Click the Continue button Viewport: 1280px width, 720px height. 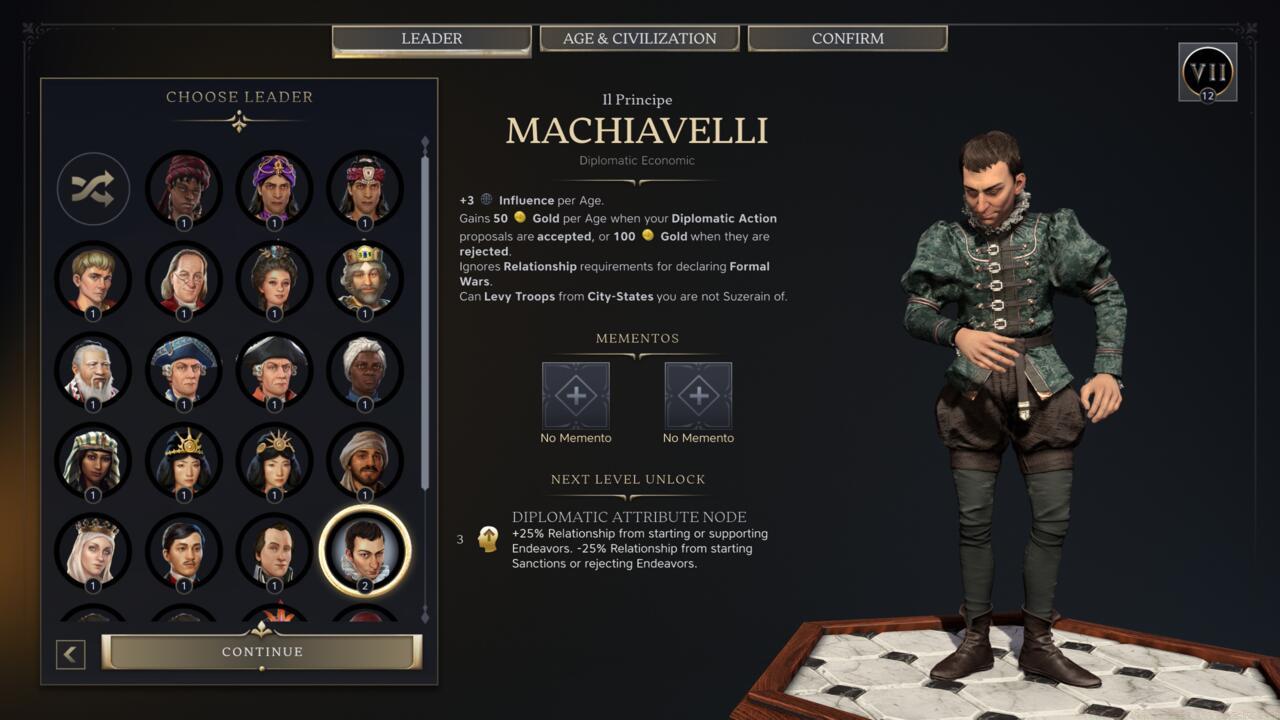[264, 651]
